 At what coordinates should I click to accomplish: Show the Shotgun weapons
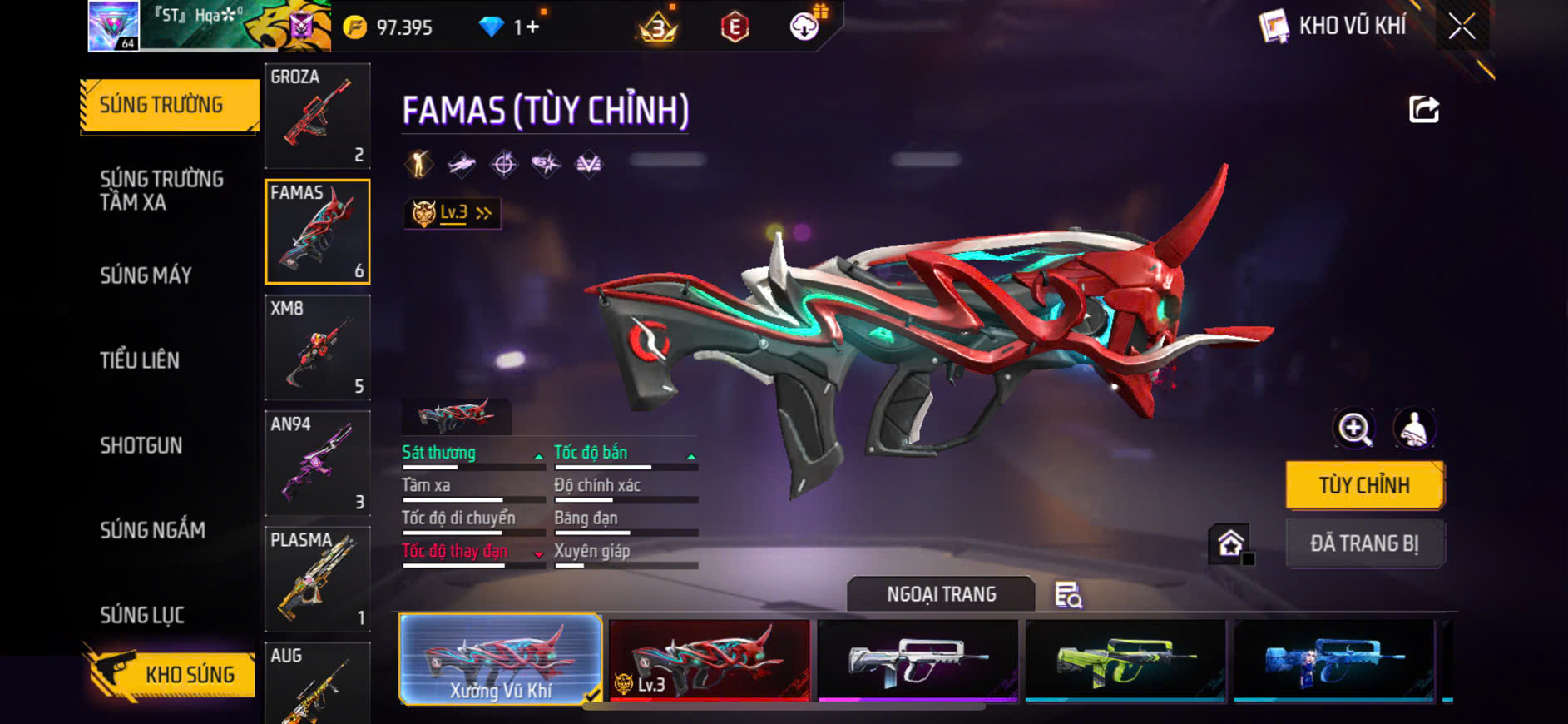coord(141,445)
